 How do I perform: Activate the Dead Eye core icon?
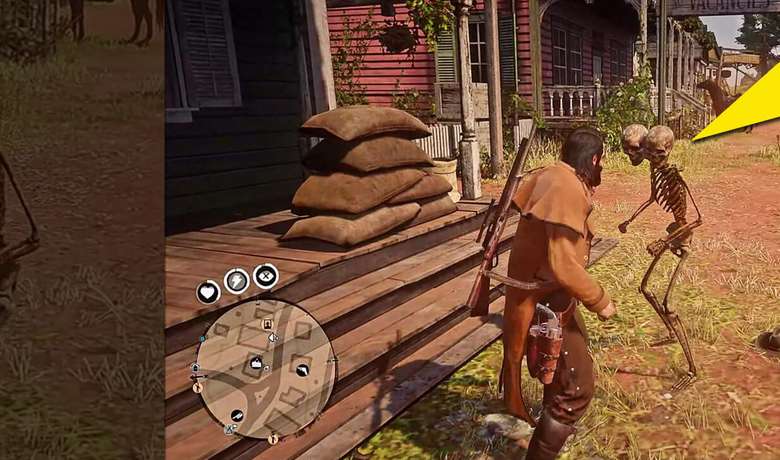266,275
